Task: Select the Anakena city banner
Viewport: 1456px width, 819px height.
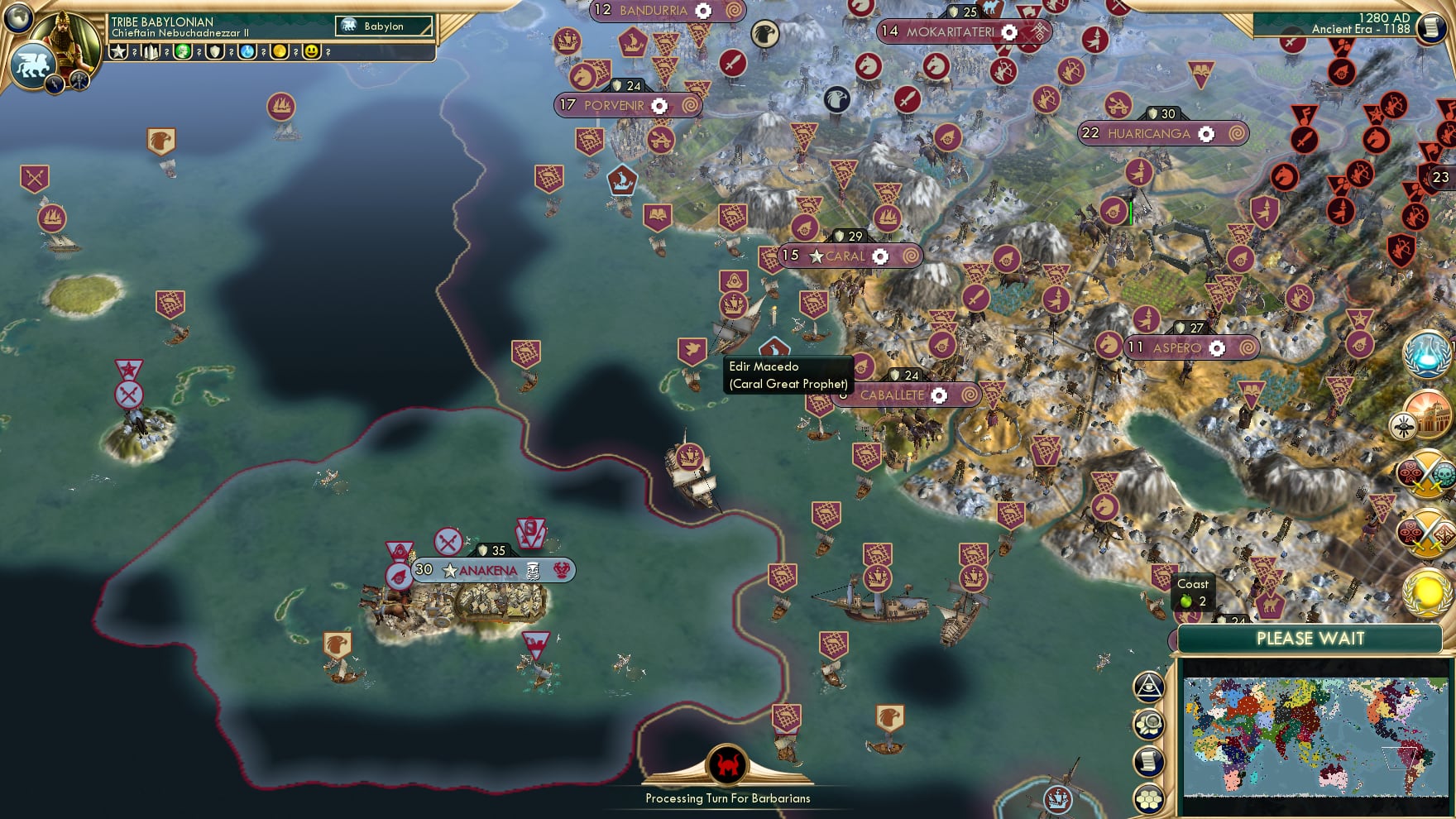Action: point(490,570)
